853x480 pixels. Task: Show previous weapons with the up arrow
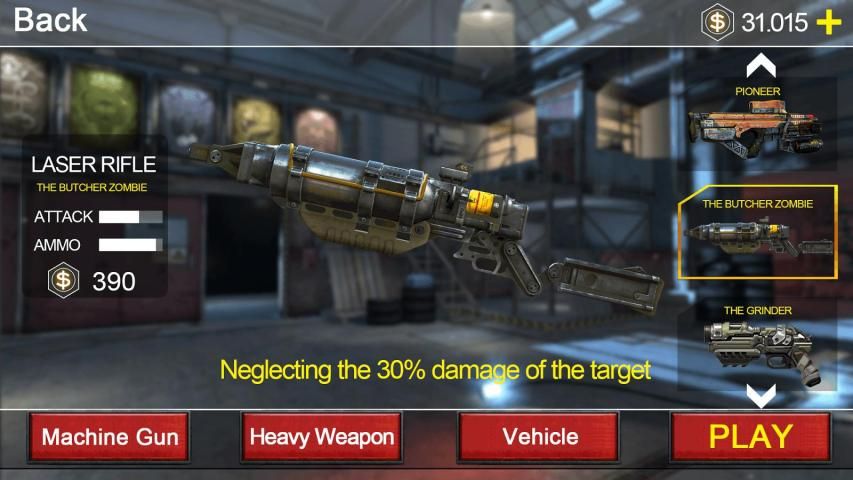pos(762,67)
